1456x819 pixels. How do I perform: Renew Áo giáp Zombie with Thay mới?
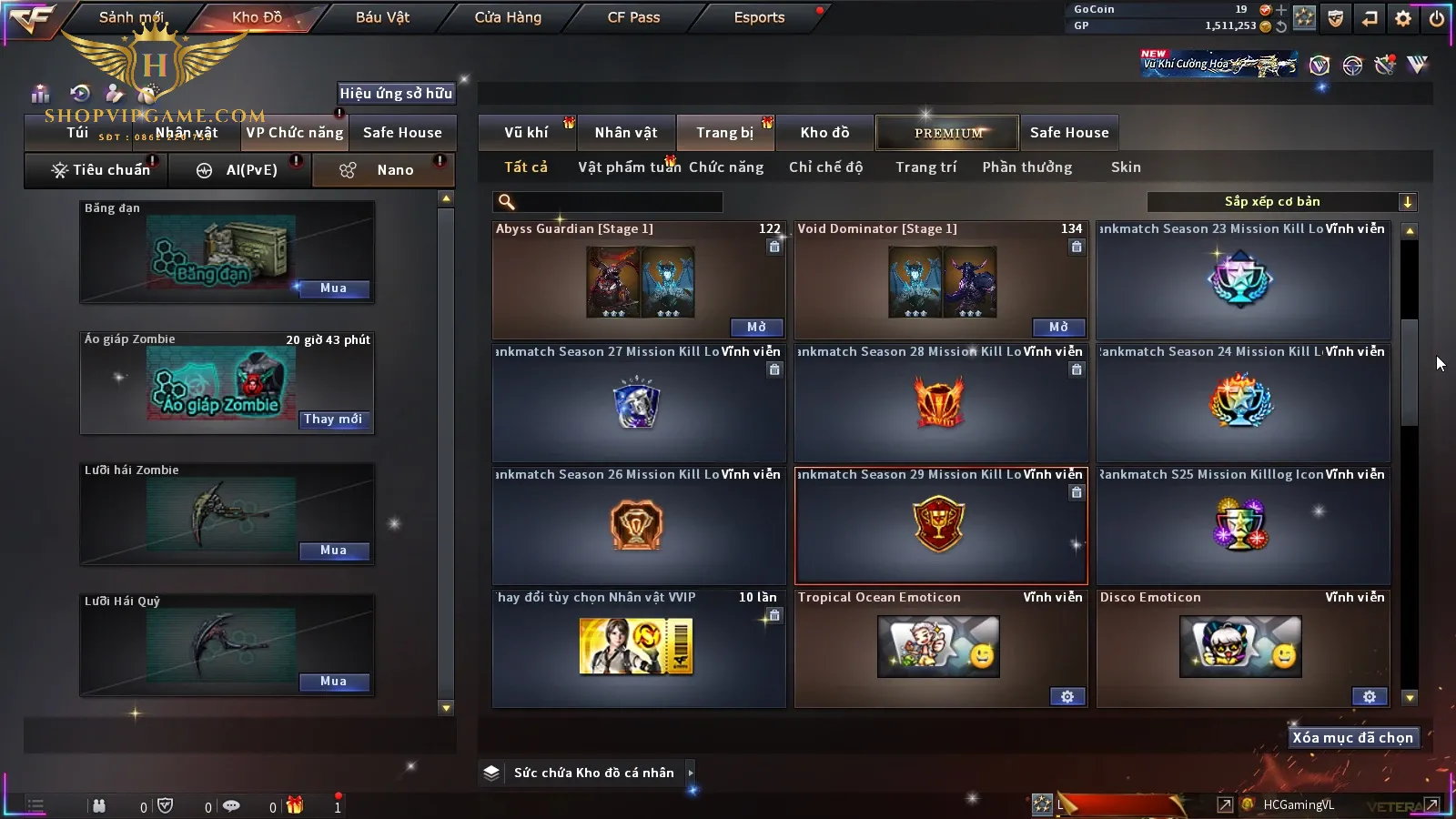[x=333, y=420]
